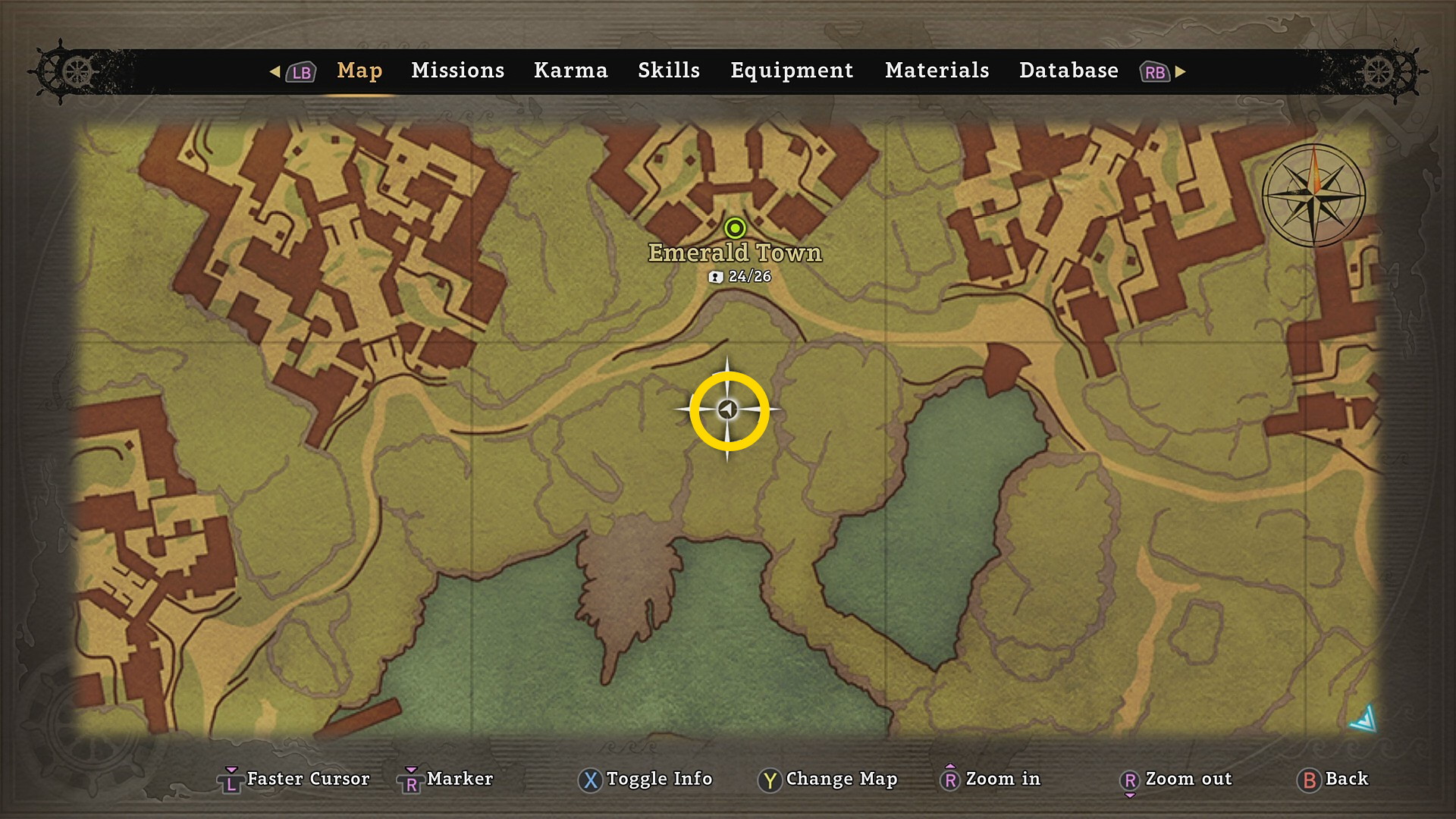Show the Materials tab
Screen dimensions: 1456x819
937,71
